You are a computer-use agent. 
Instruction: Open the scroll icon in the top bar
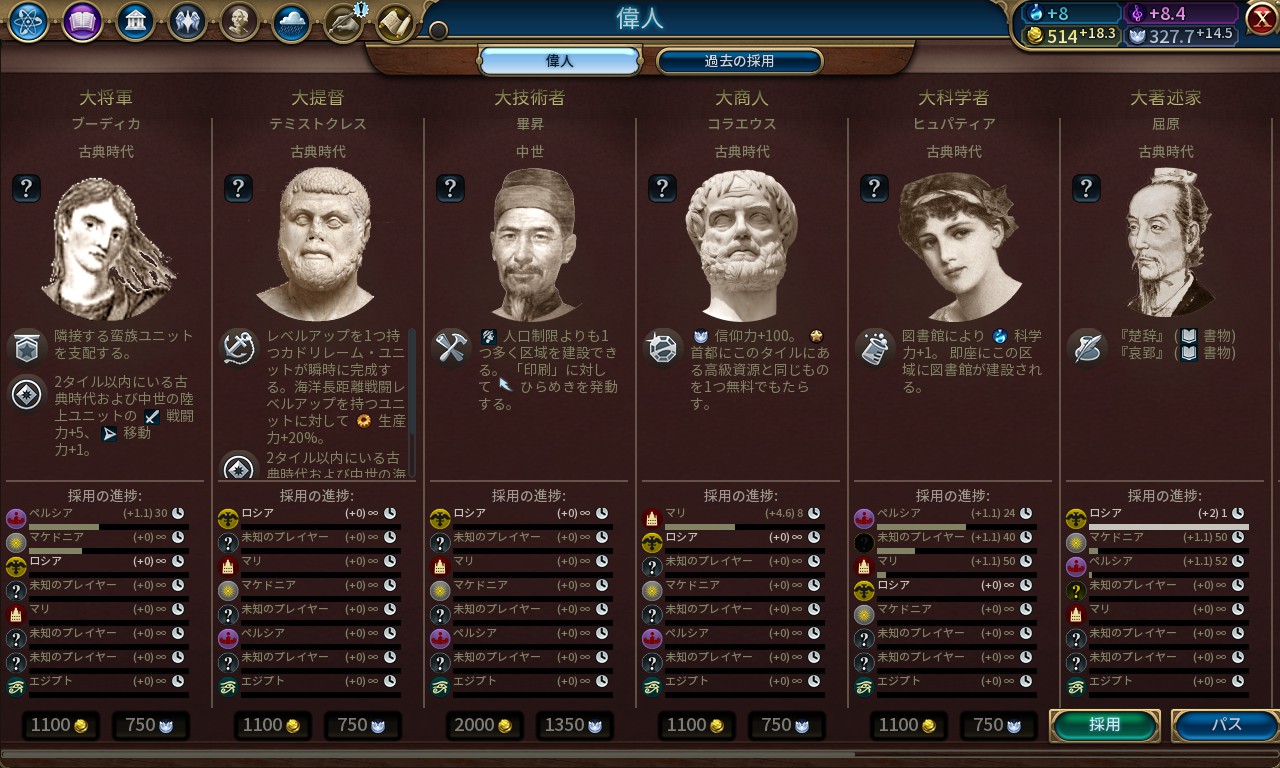[396, 22]
